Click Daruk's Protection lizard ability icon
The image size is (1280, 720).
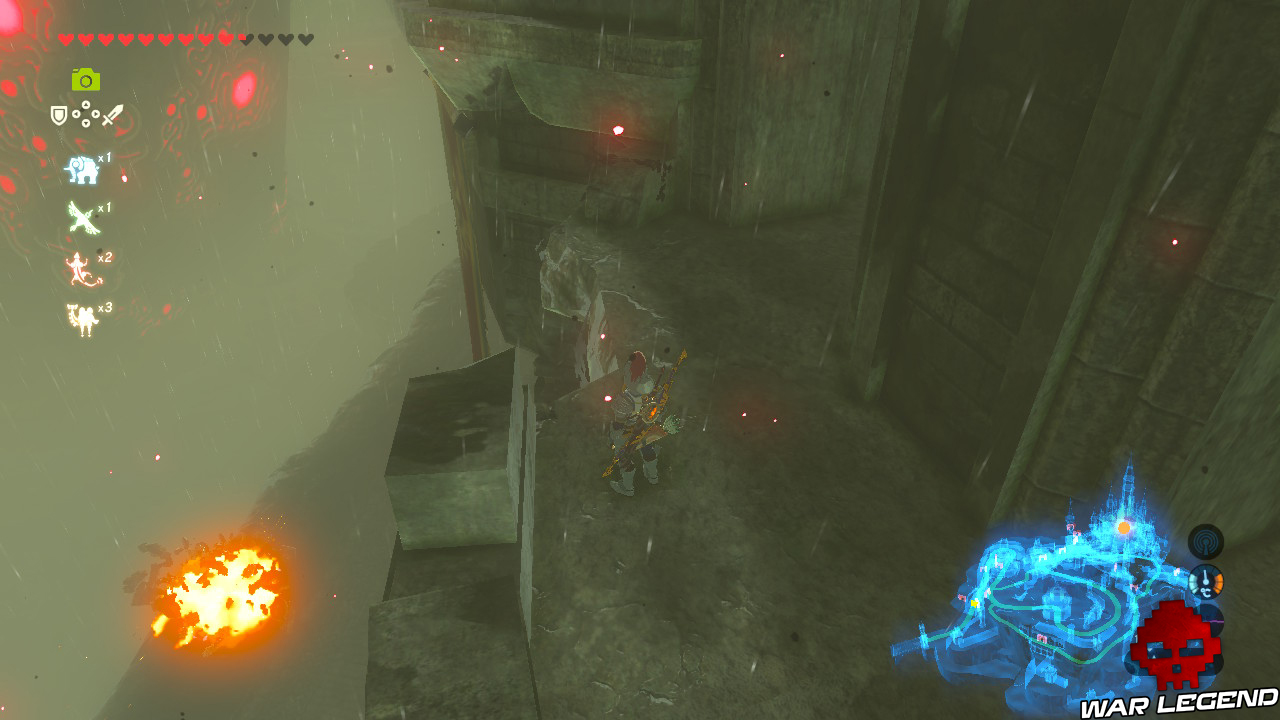(x=79, y=270)
